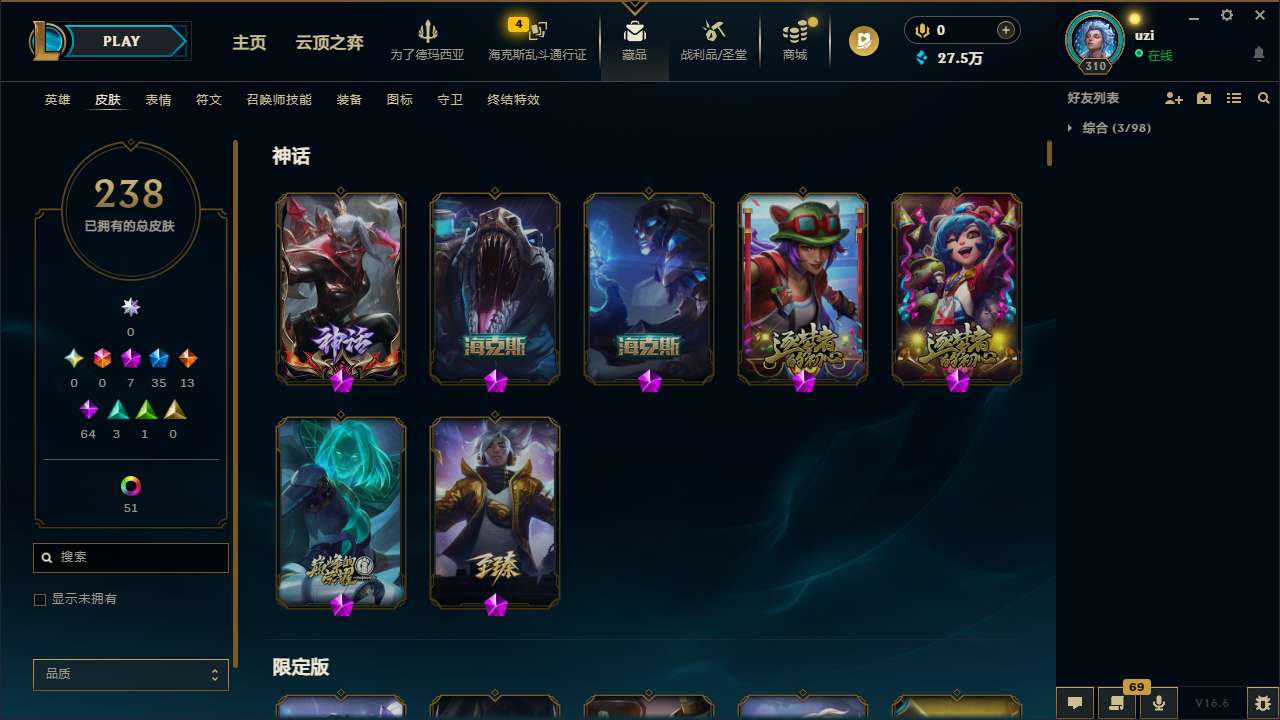Enable the 显示未拥有 checkbox

click(x=40, y=599)
